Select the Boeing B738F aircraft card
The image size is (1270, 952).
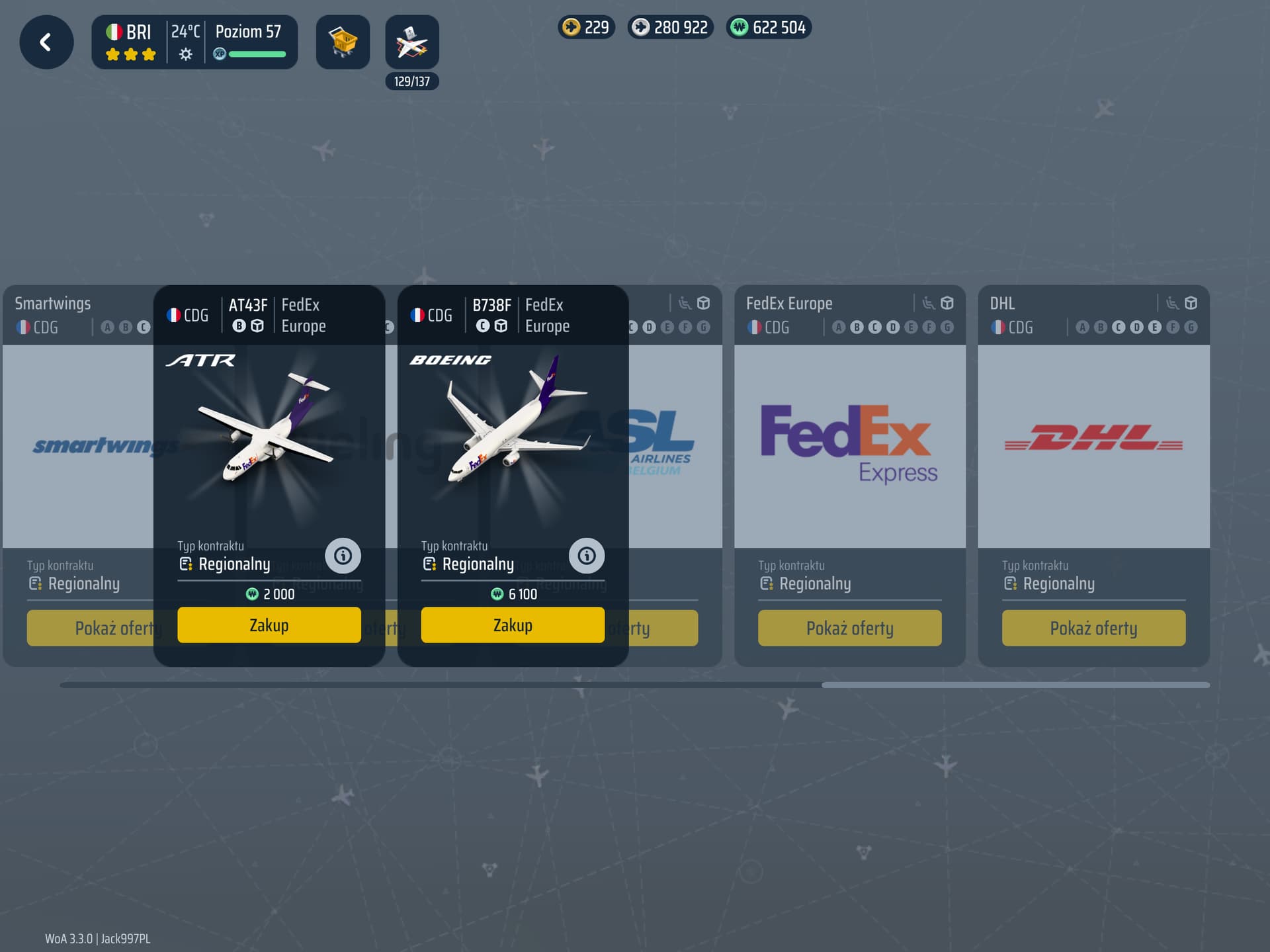click(513, 437)
